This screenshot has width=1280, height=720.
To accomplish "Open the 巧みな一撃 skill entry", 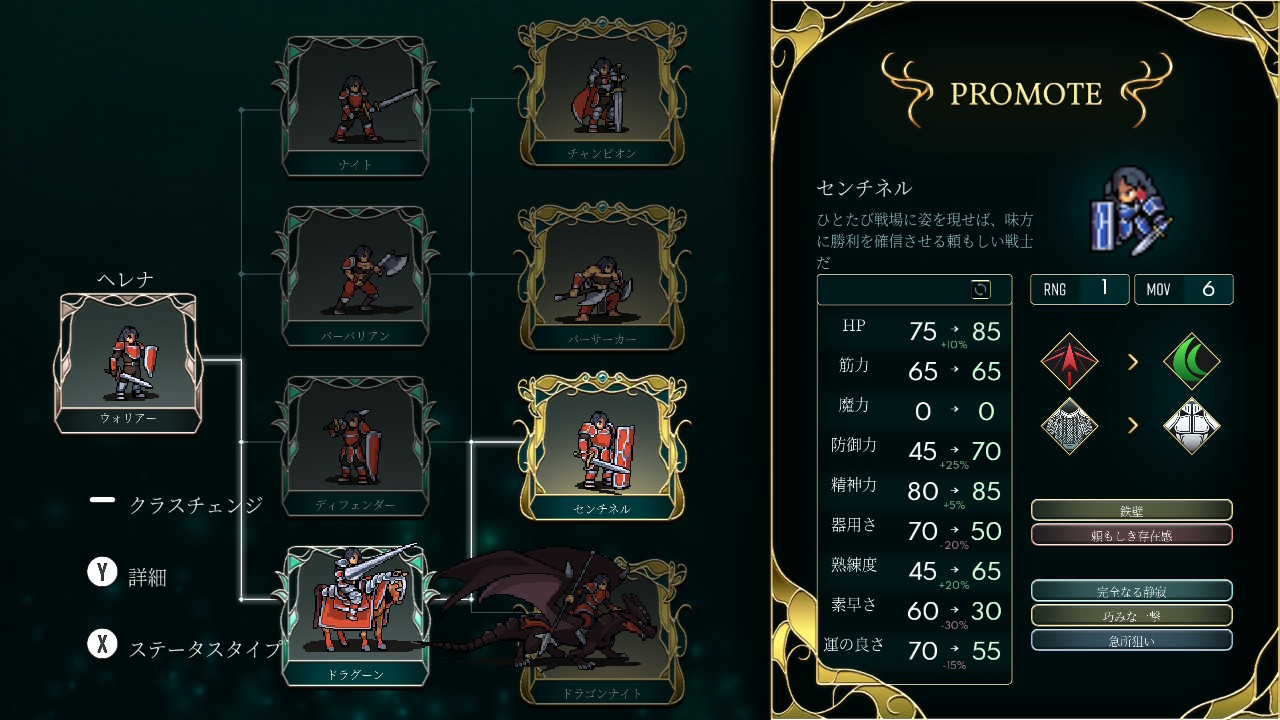I will 1131,616.
